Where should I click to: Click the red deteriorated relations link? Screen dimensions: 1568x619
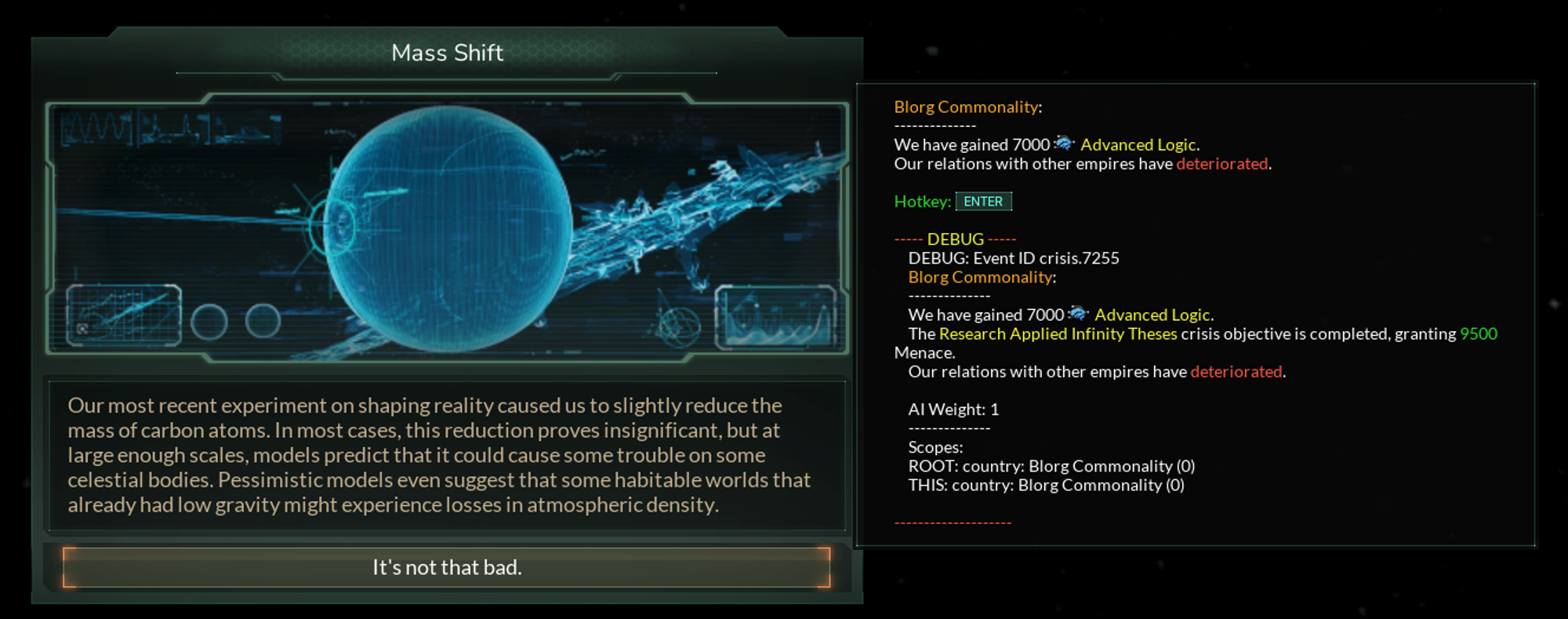click(x=1221, y=163)
